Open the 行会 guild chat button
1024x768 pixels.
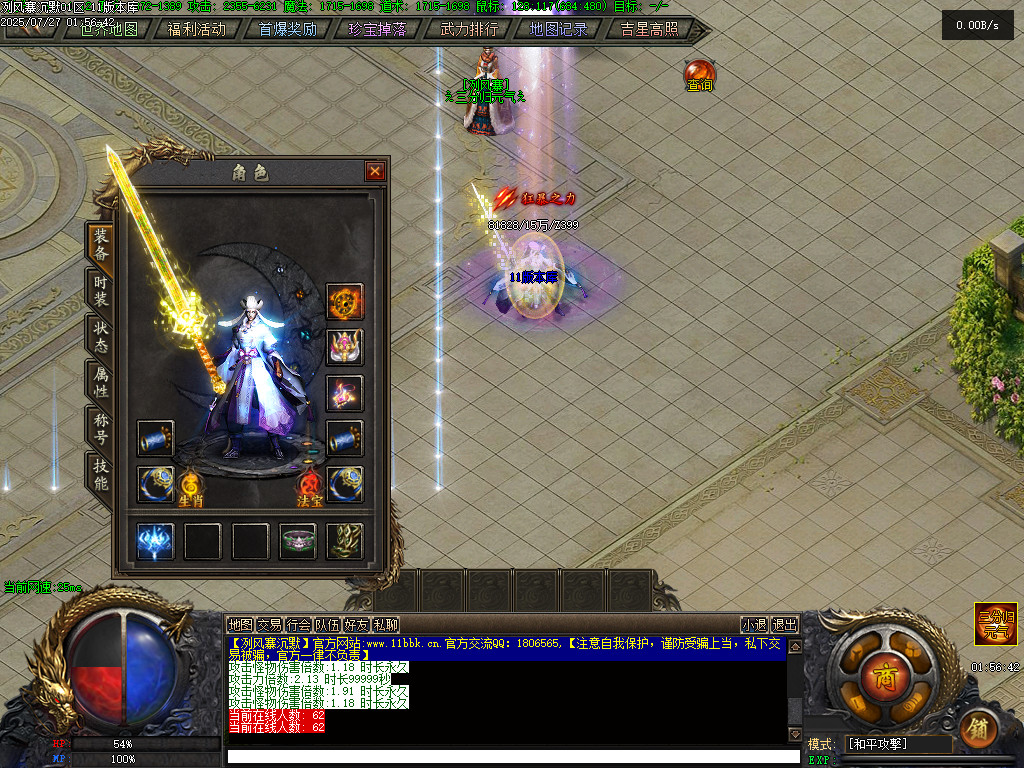click(298, 625)
